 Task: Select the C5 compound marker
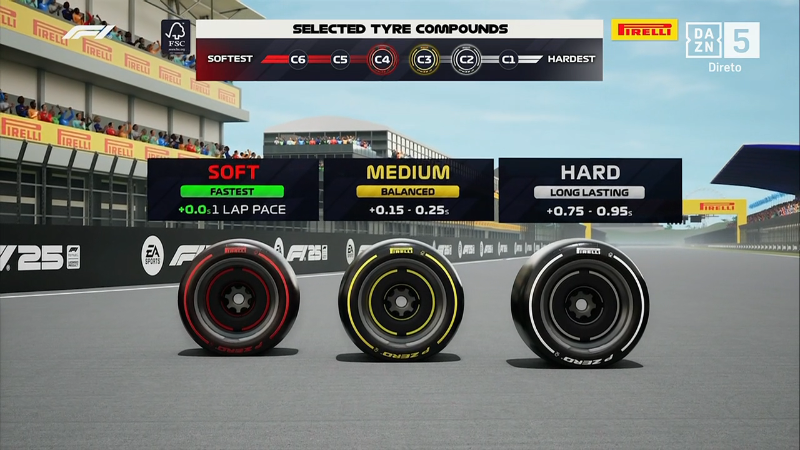tap(340, 60)
